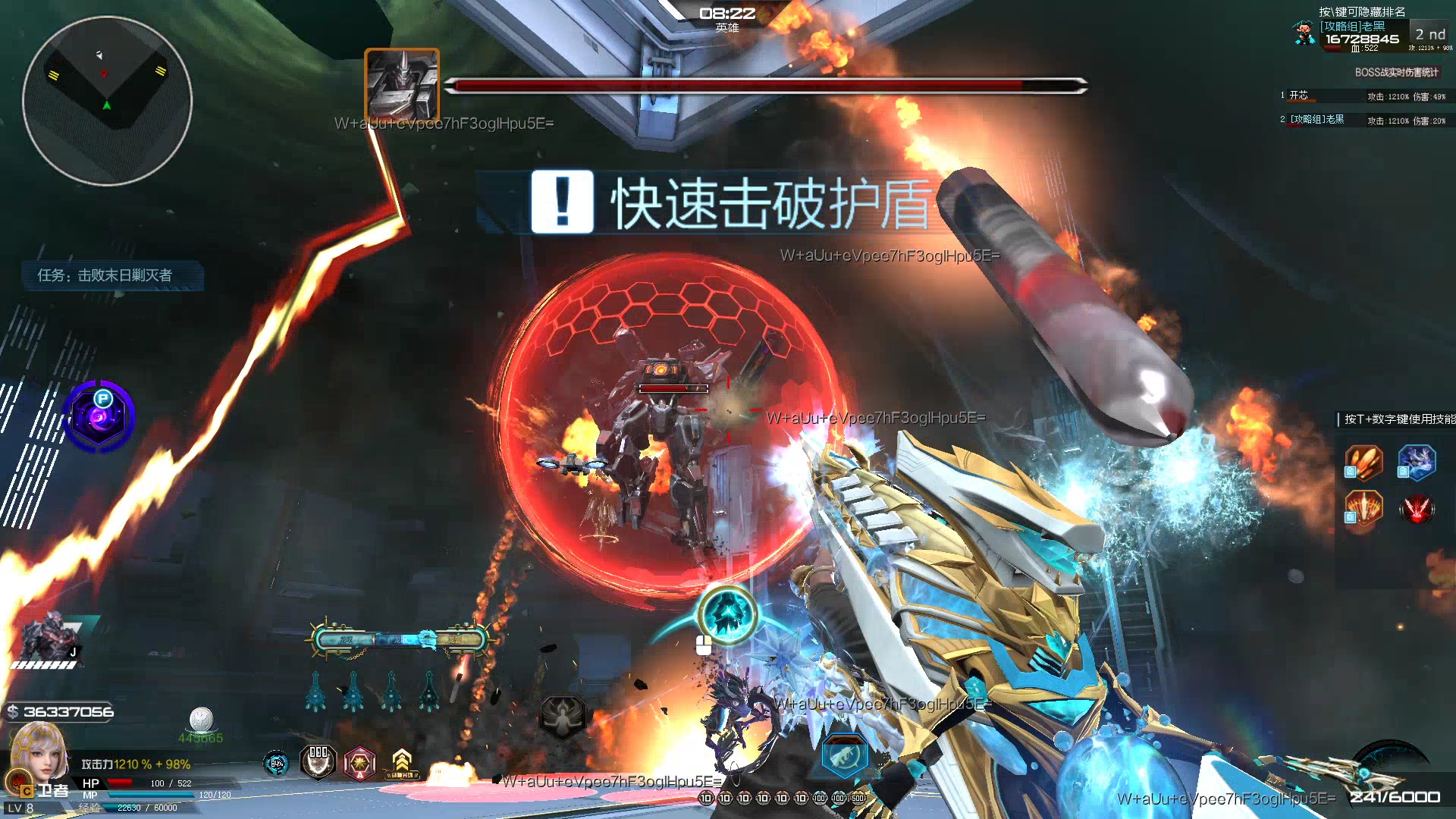Select the shield icon with three bars
Image resolution: width=1456 pixels, height=819 pixels.
click(x=318, y=761)
